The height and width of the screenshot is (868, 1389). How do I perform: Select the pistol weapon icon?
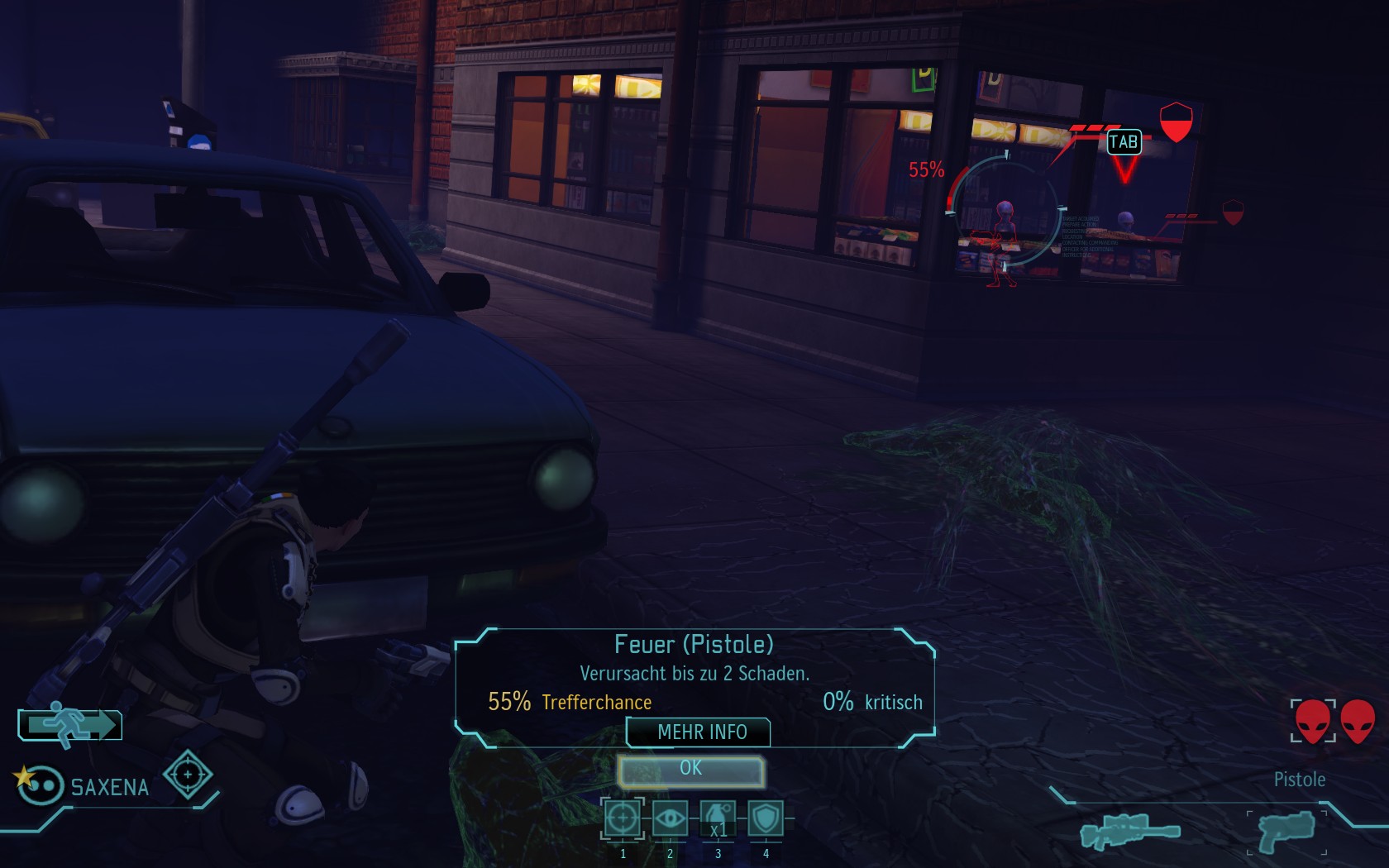1286,832
